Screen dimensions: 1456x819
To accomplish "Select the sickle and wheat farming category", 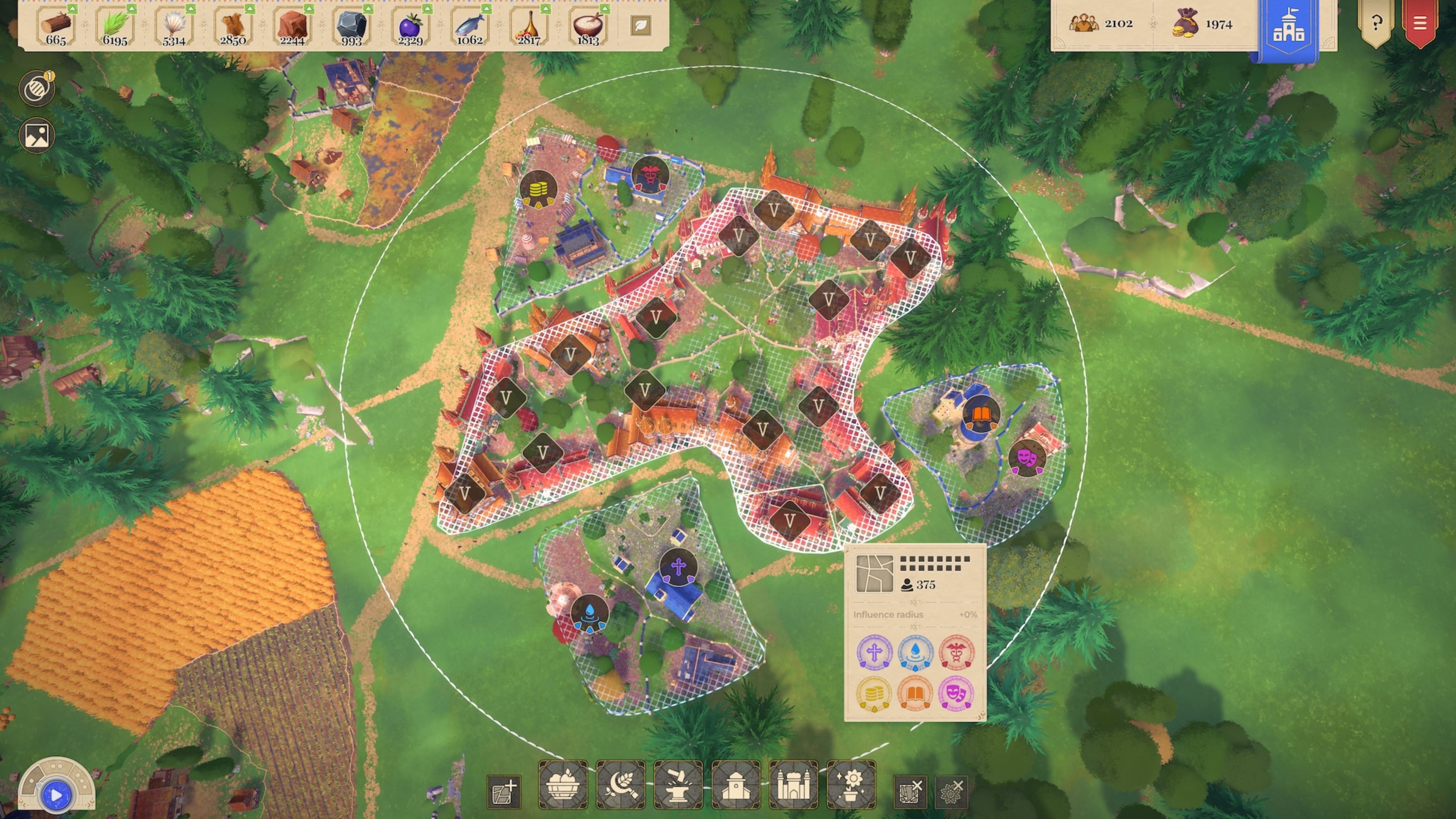I will click(x=621, y=785).
